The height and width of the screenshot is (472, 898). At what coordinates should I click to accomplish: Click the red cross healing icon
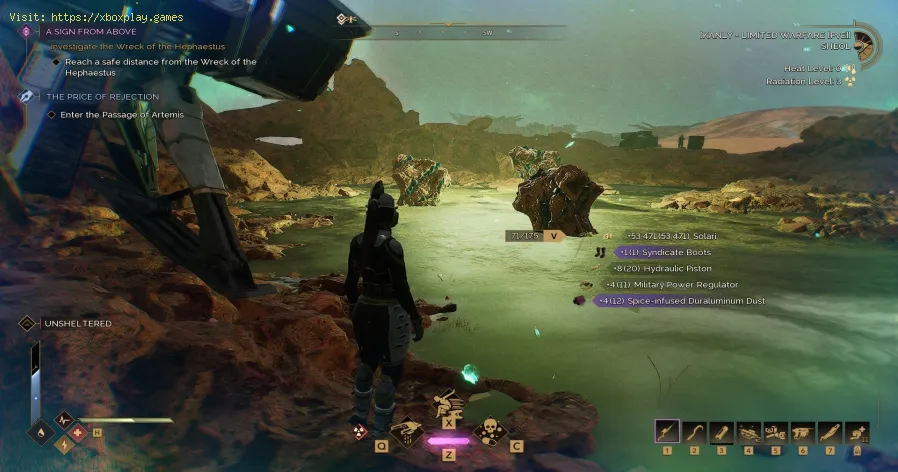click(x=77, y=434)
